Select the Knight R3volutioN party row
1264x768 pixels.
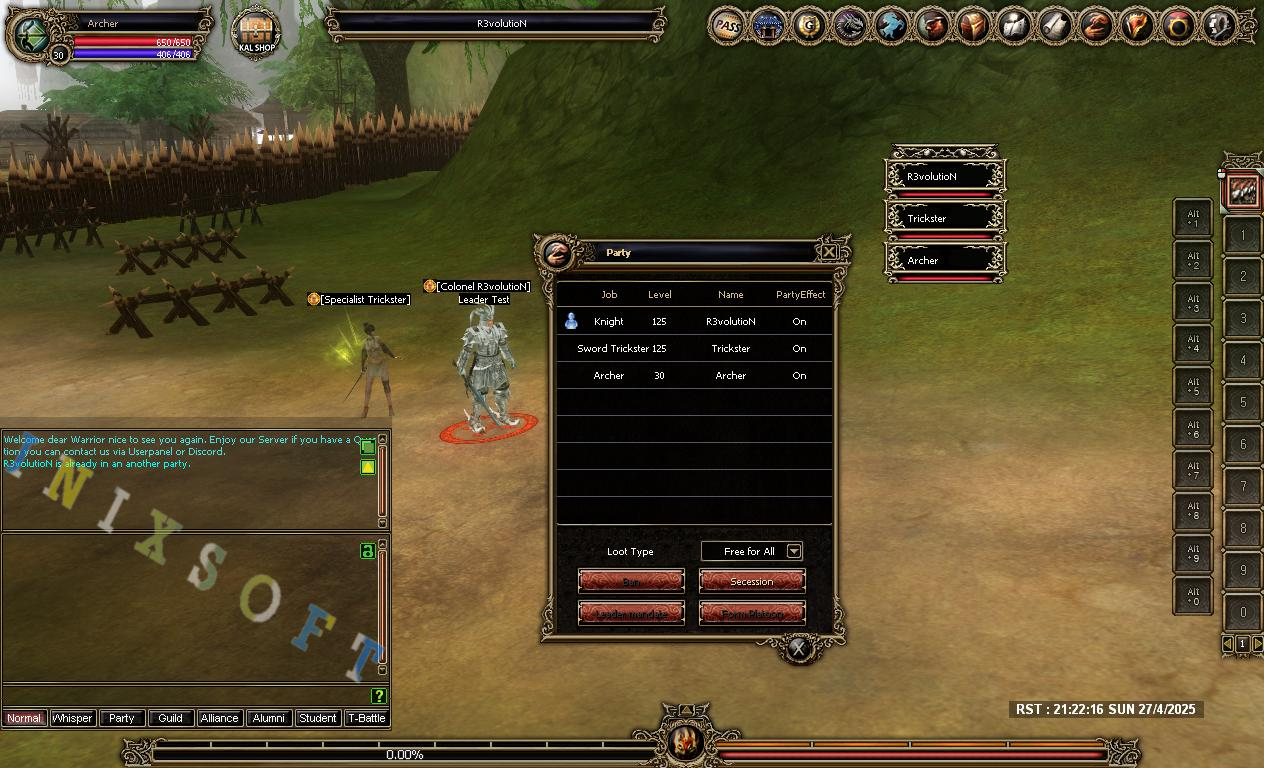point(694,322)
